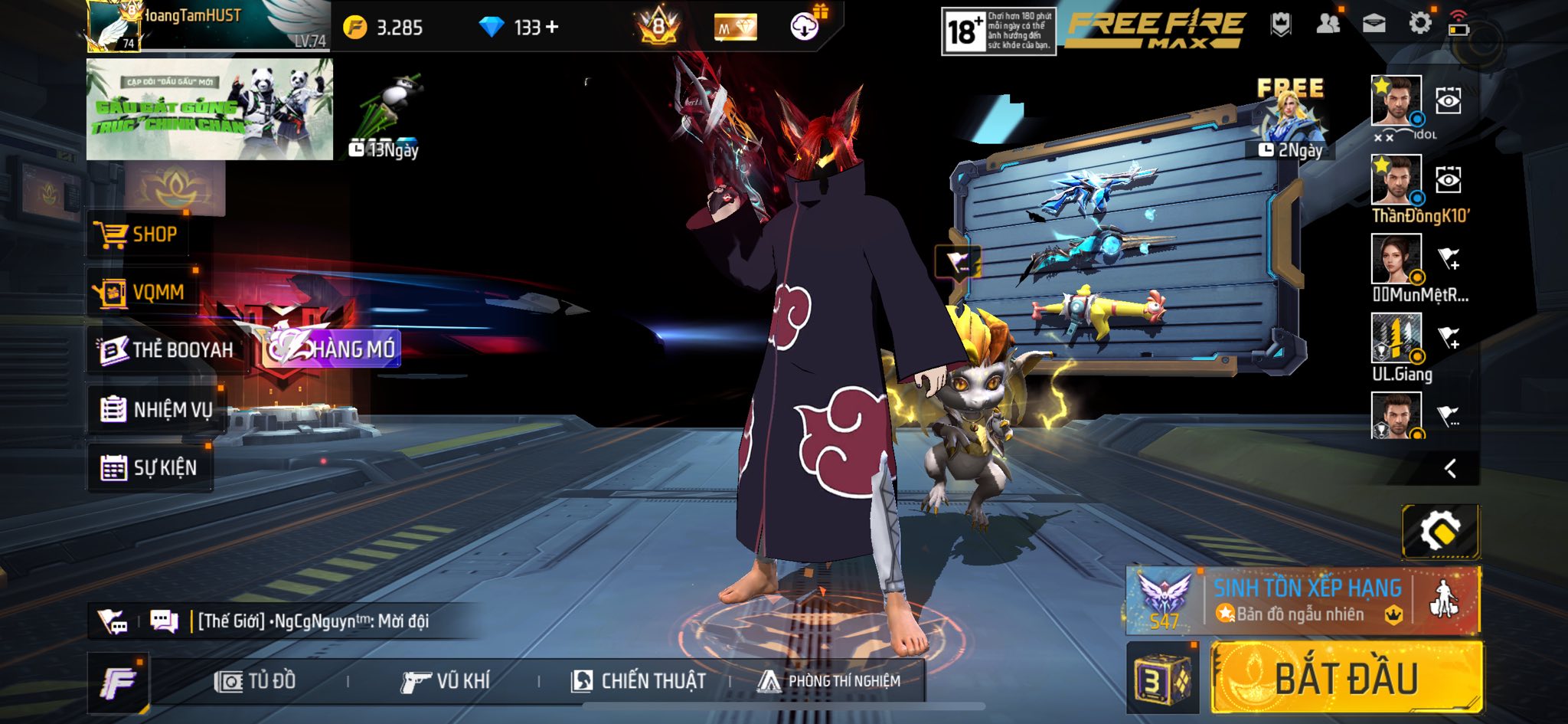Invite UL.Giang to the team
Viewport: 1568px width, 724px height.
pyautogui.click(x=1448, y=337)
